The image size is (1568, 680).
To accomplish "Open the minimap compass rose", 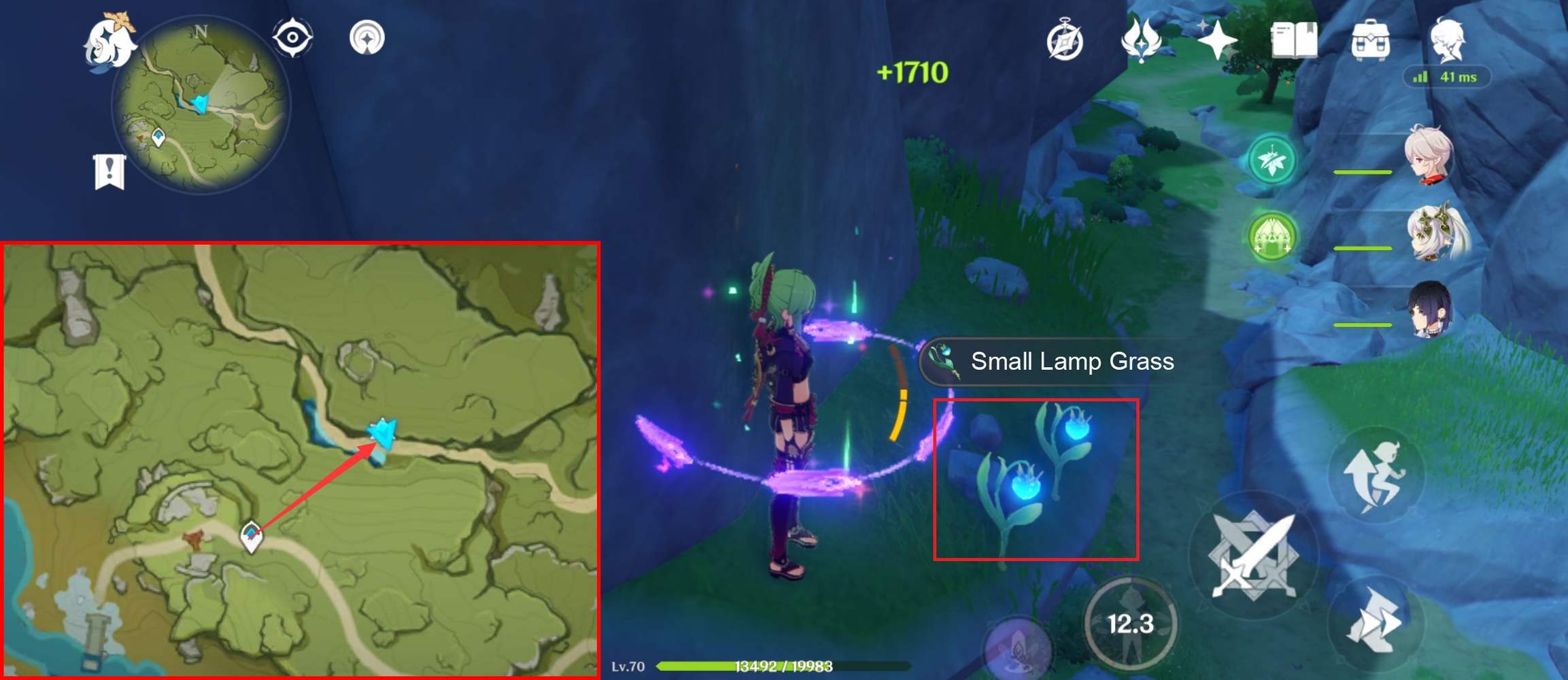I will [x=200, y=31].
